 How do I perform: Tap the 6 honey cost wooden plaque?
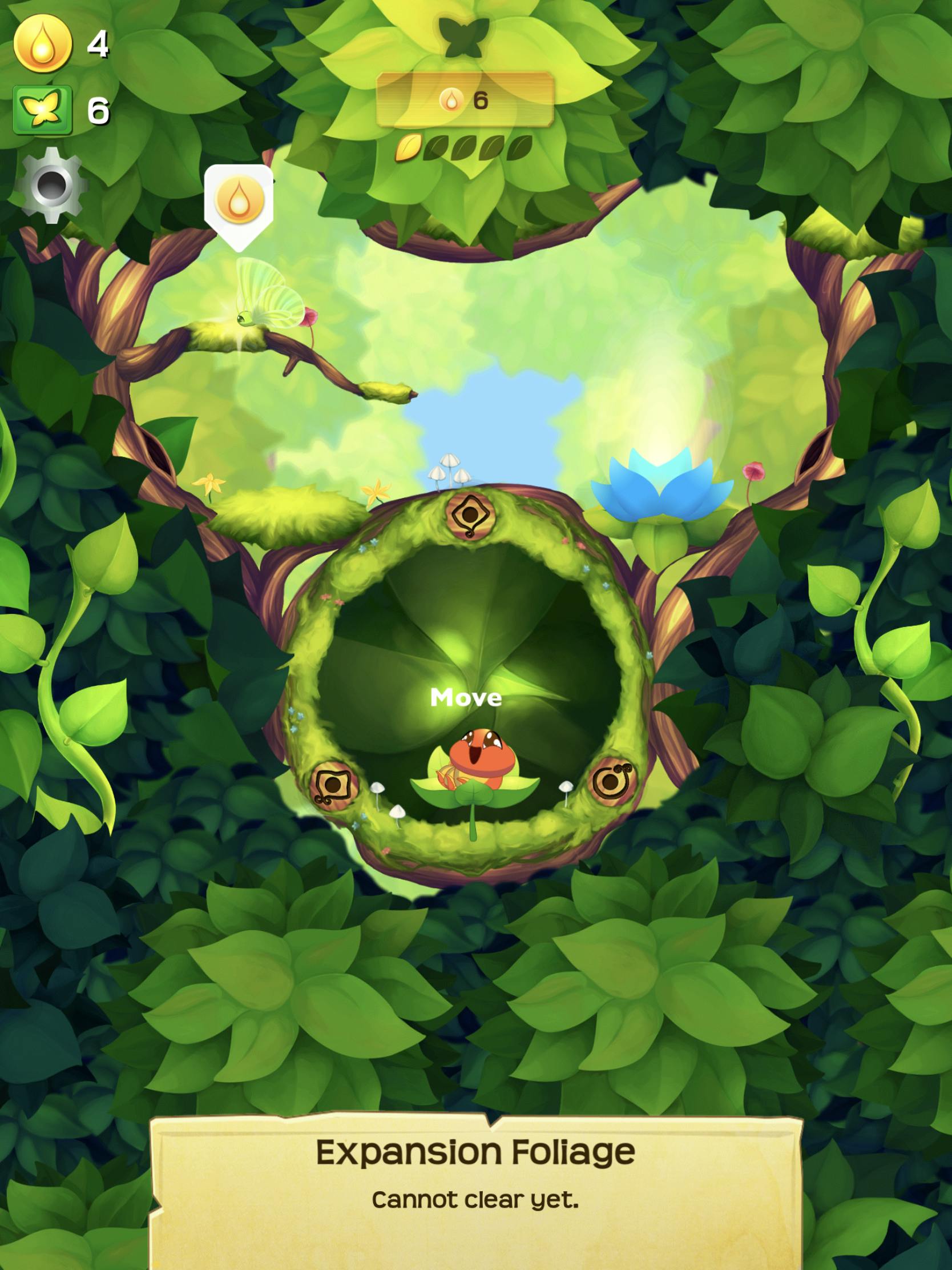click(x=465, y=101)
